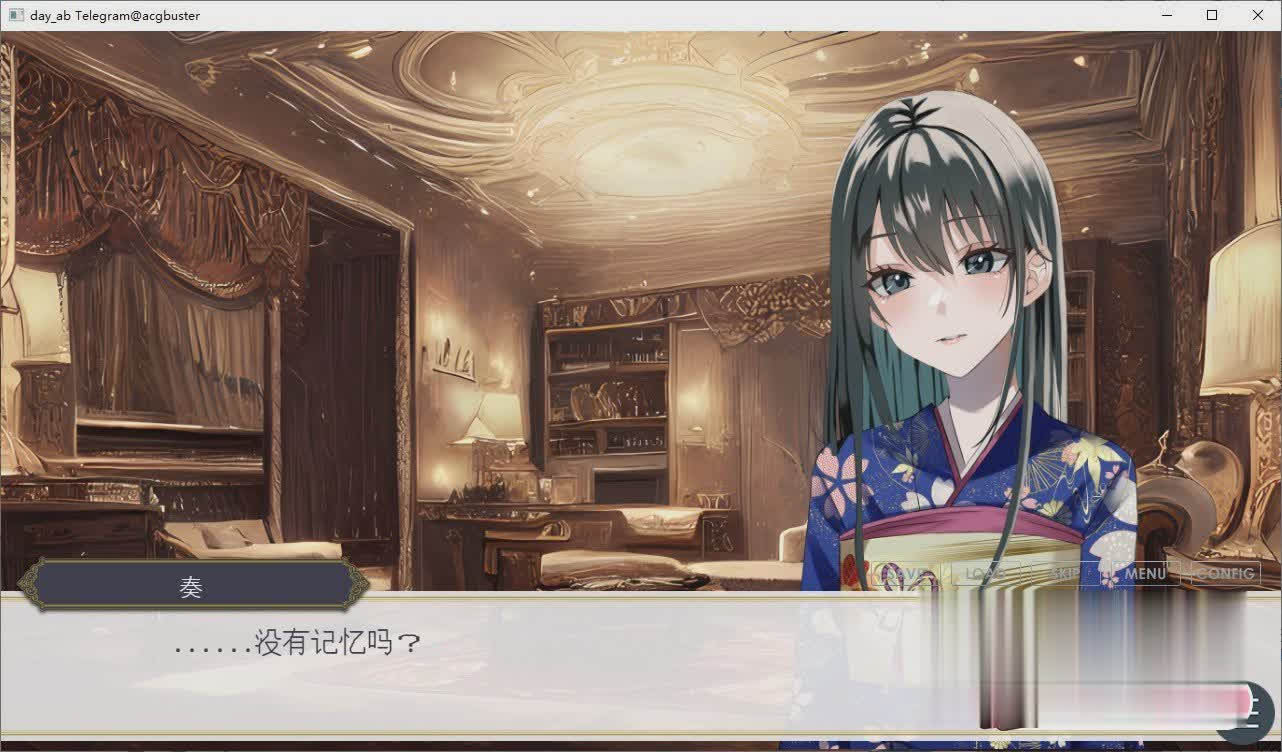The height and width of the screenshot is (752, 1282).
Task: Click the LOAD quick menu entry
Action: pos(985,574)
